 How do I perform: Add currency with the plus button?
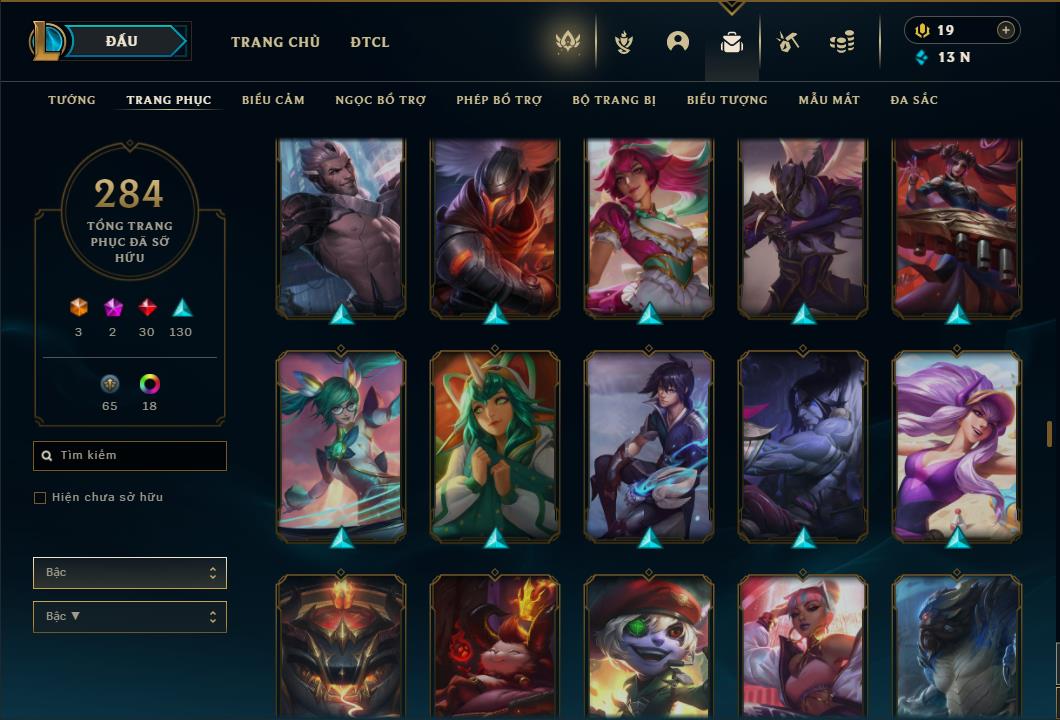point(1006,30)
